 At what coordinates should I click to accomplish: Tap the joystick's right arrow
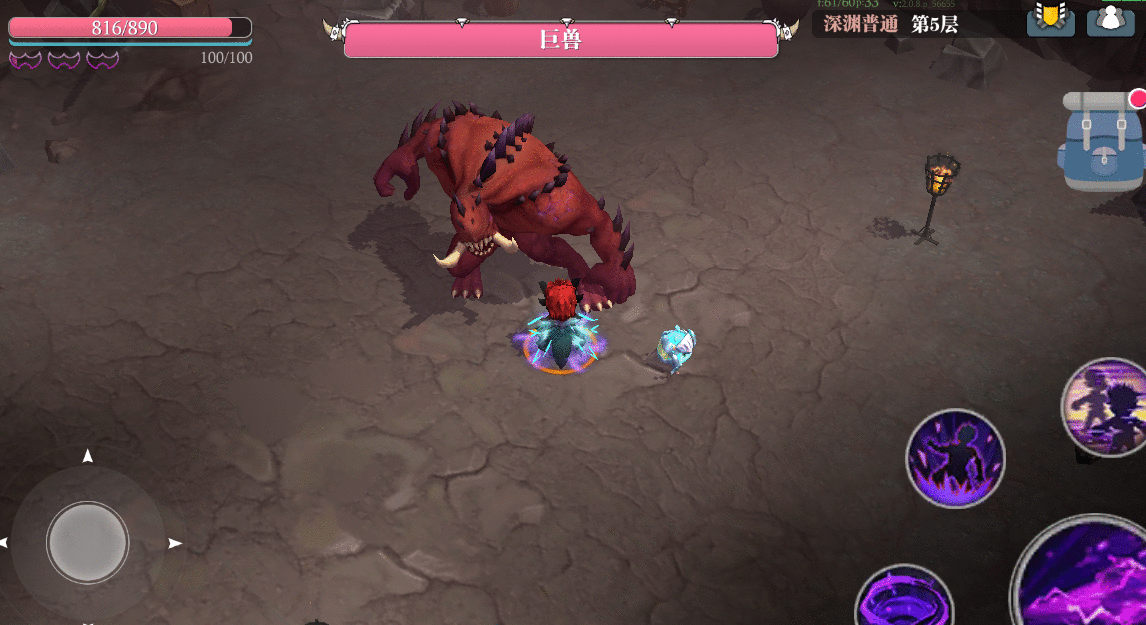(175, 543)
